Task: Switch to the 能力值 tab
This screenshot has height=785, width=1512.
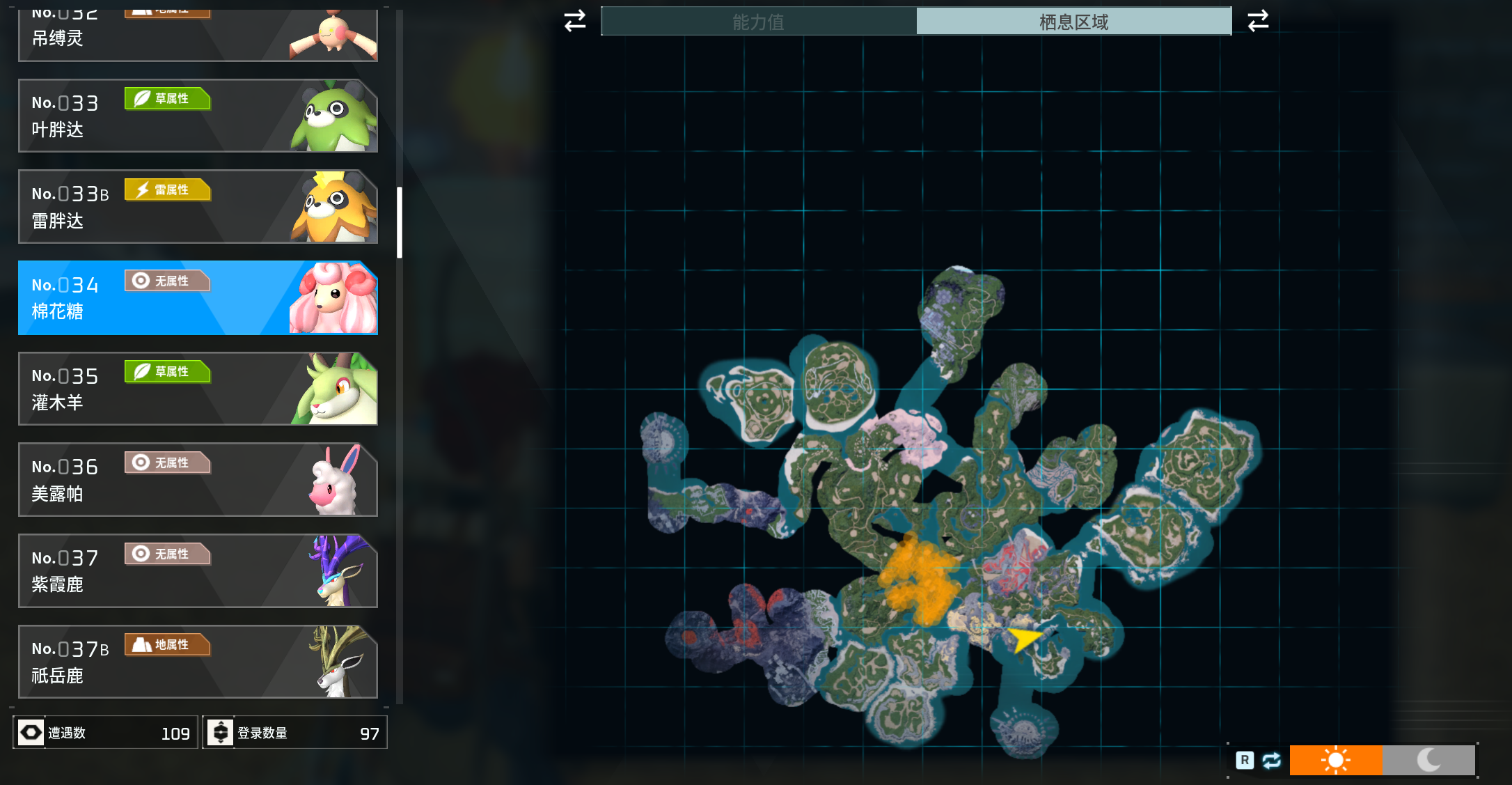Action: [758, 22]
